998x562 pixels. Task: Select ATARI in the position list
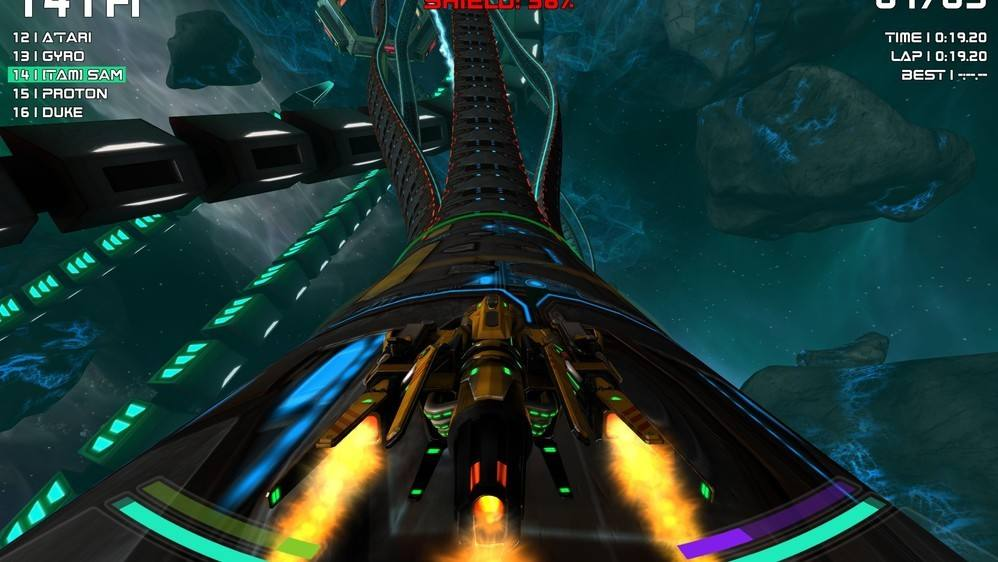coord(52,37)
